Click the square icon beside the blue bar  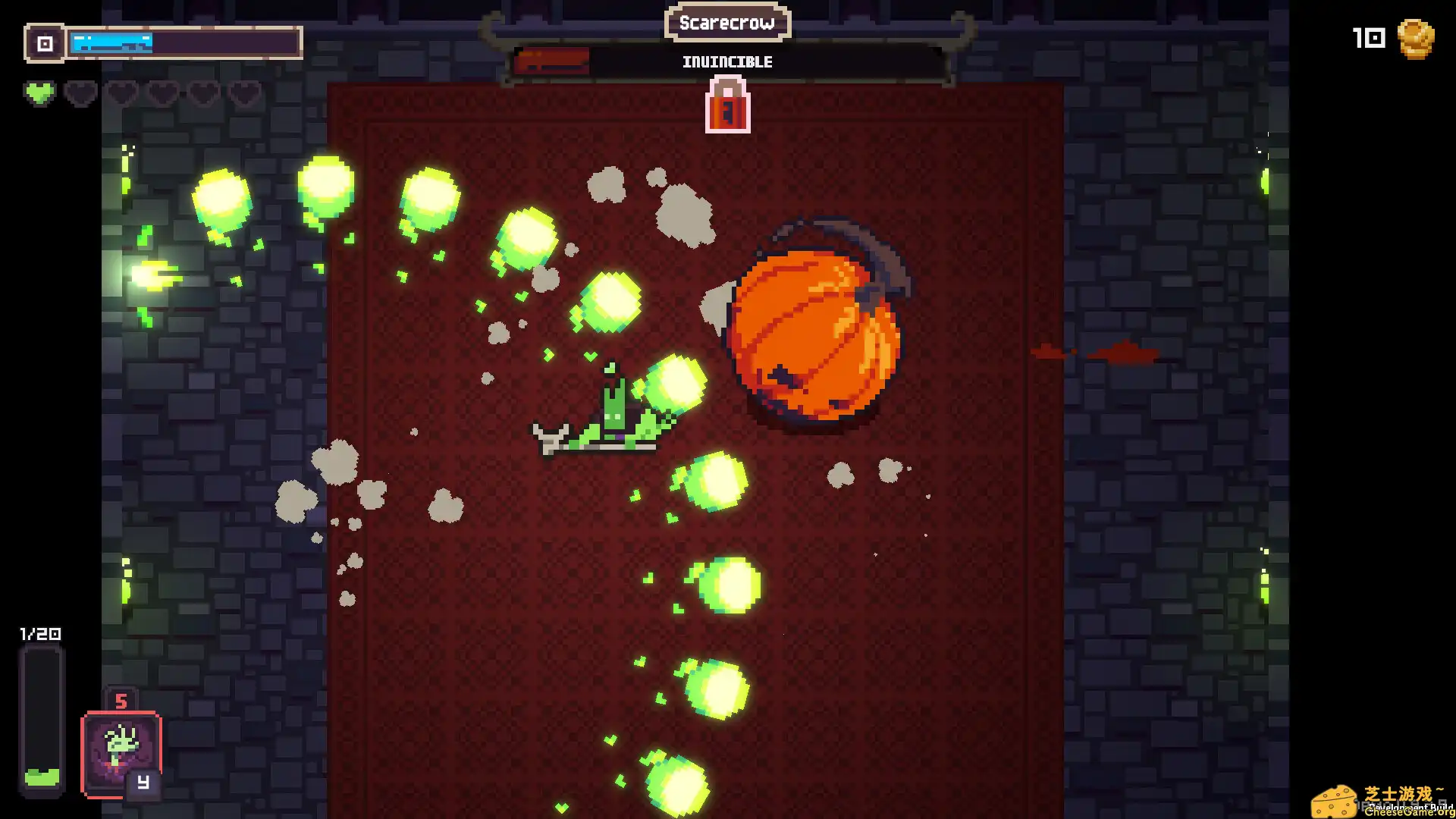45,43
